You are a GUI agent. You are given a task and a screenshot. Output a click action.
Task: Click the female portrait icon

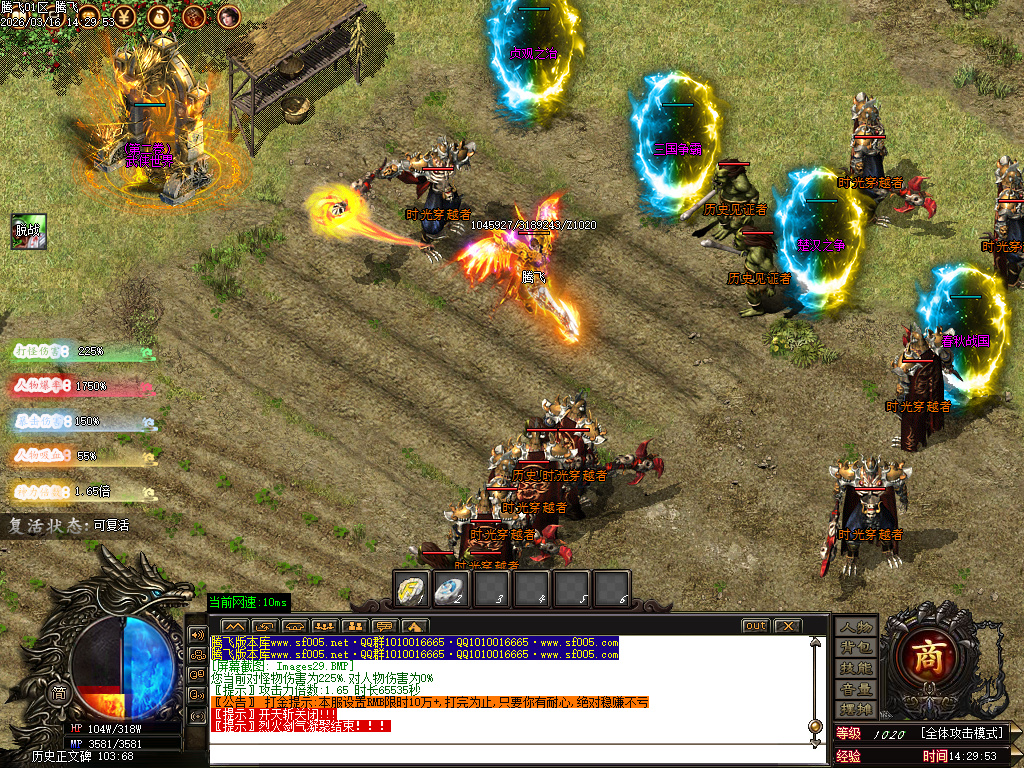[229, 16]
